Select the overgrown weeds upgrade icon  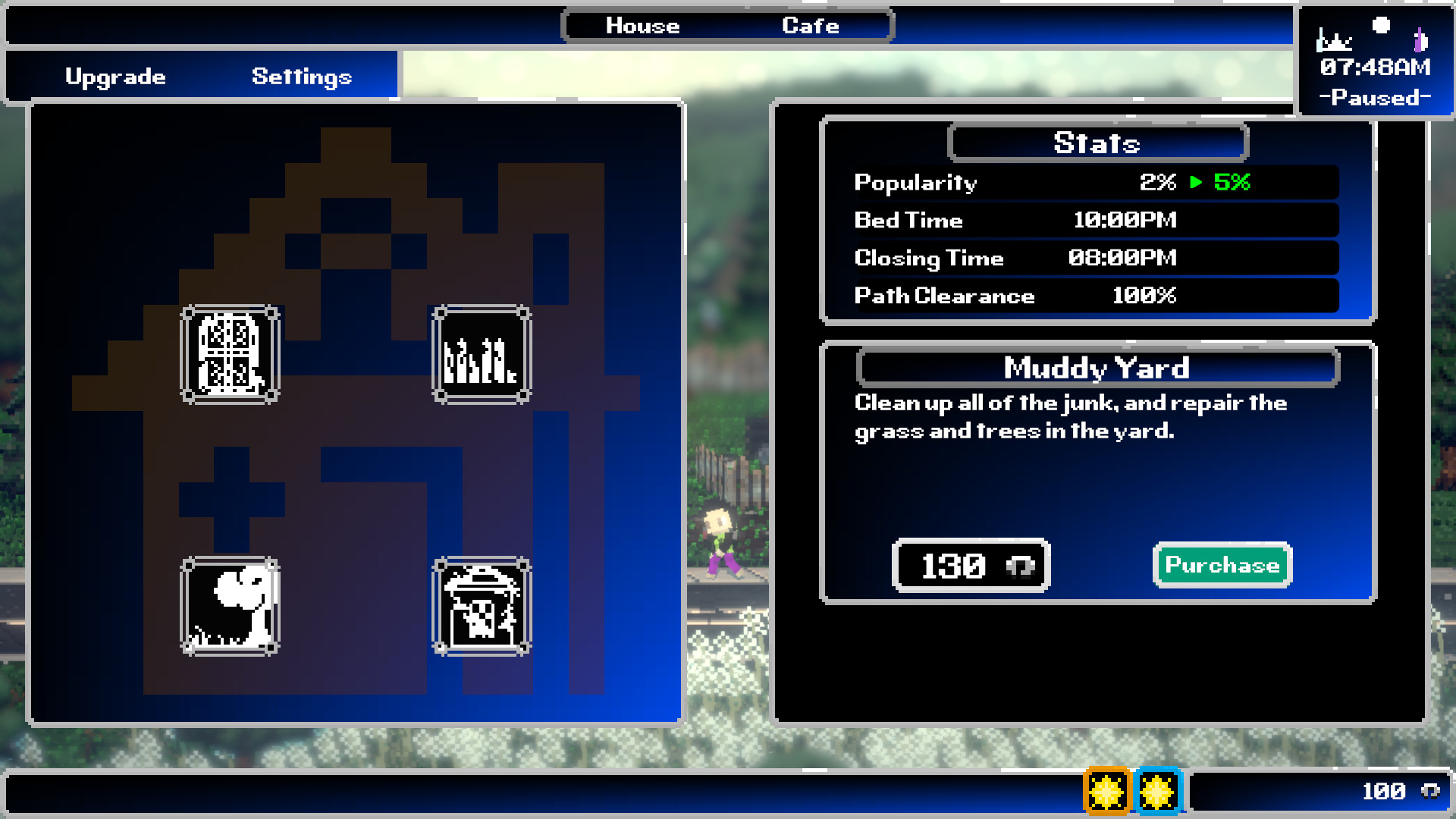pyautogui.click(x=480, y=355)
